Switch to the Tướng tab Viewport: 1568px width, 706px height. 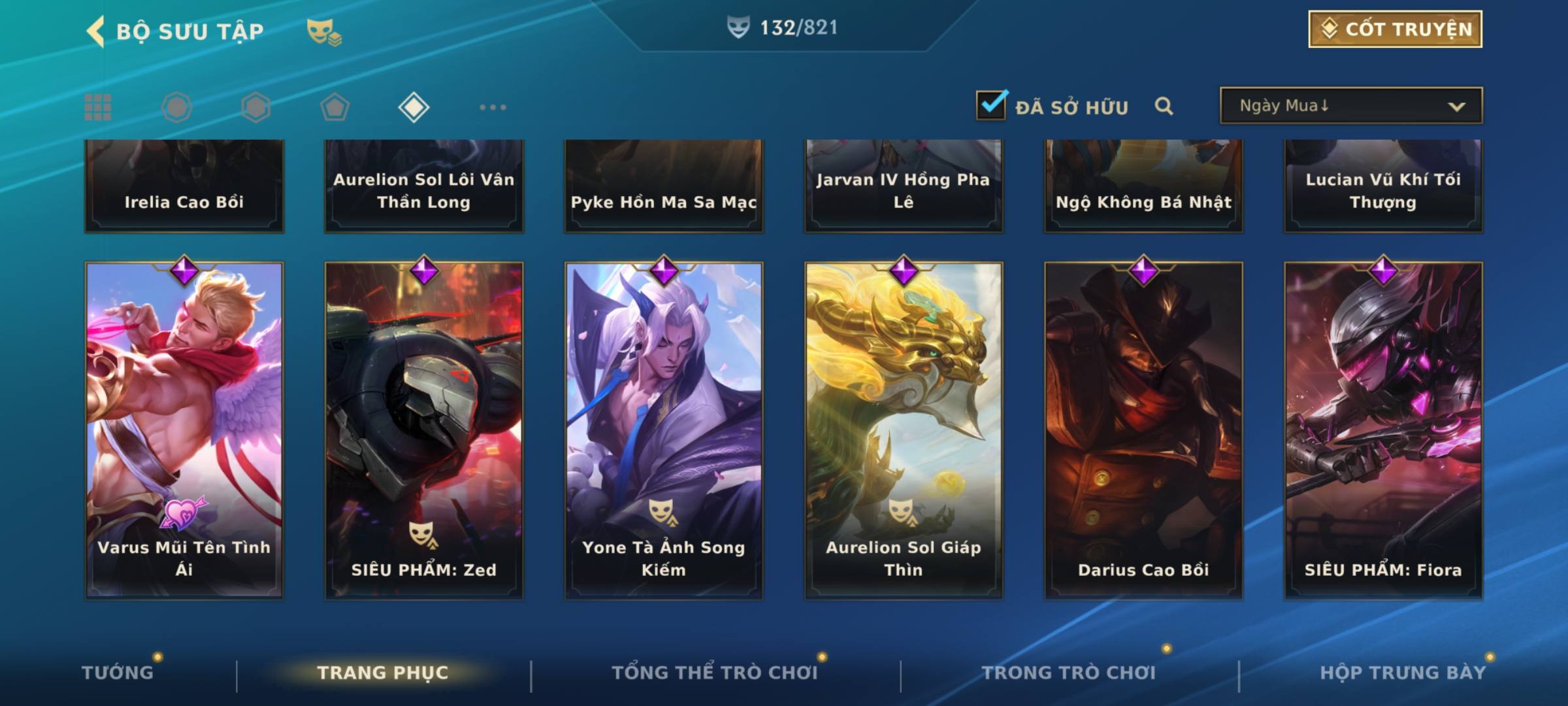[118, 672]
